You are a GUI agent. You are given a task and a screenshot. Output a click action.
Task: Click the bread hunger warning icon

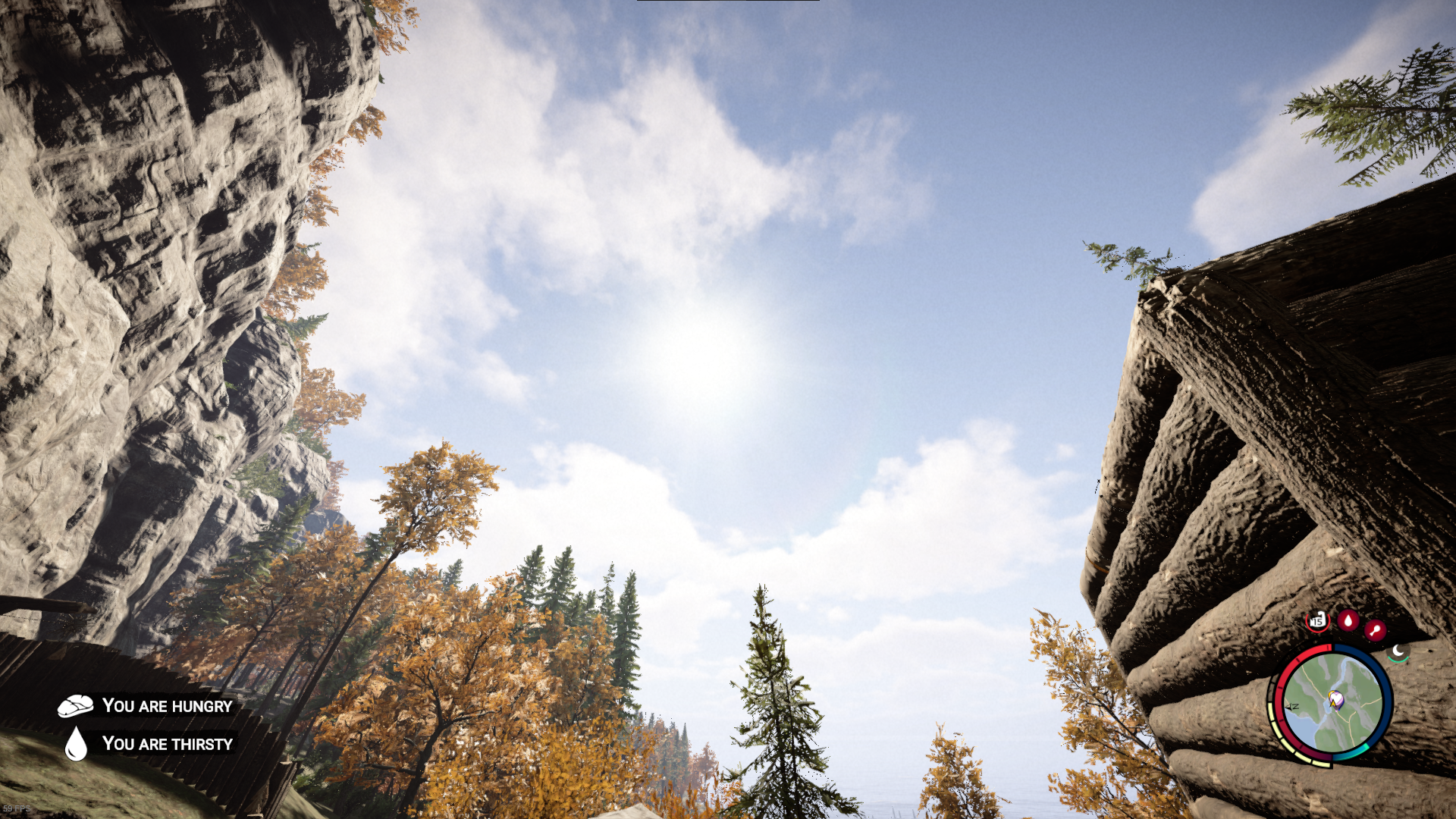click(76, 705)
